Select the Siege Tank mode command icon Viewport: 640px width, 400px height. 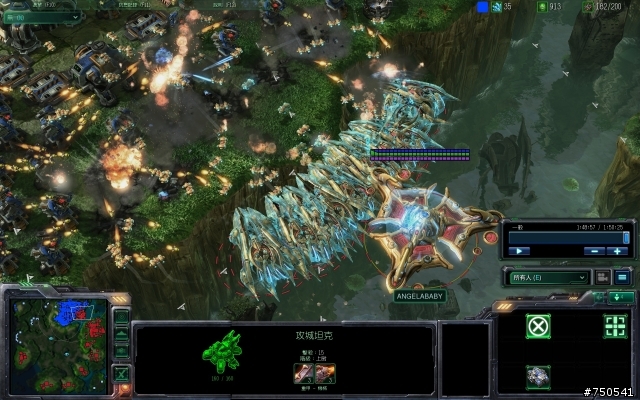click(x=539, y=376)
